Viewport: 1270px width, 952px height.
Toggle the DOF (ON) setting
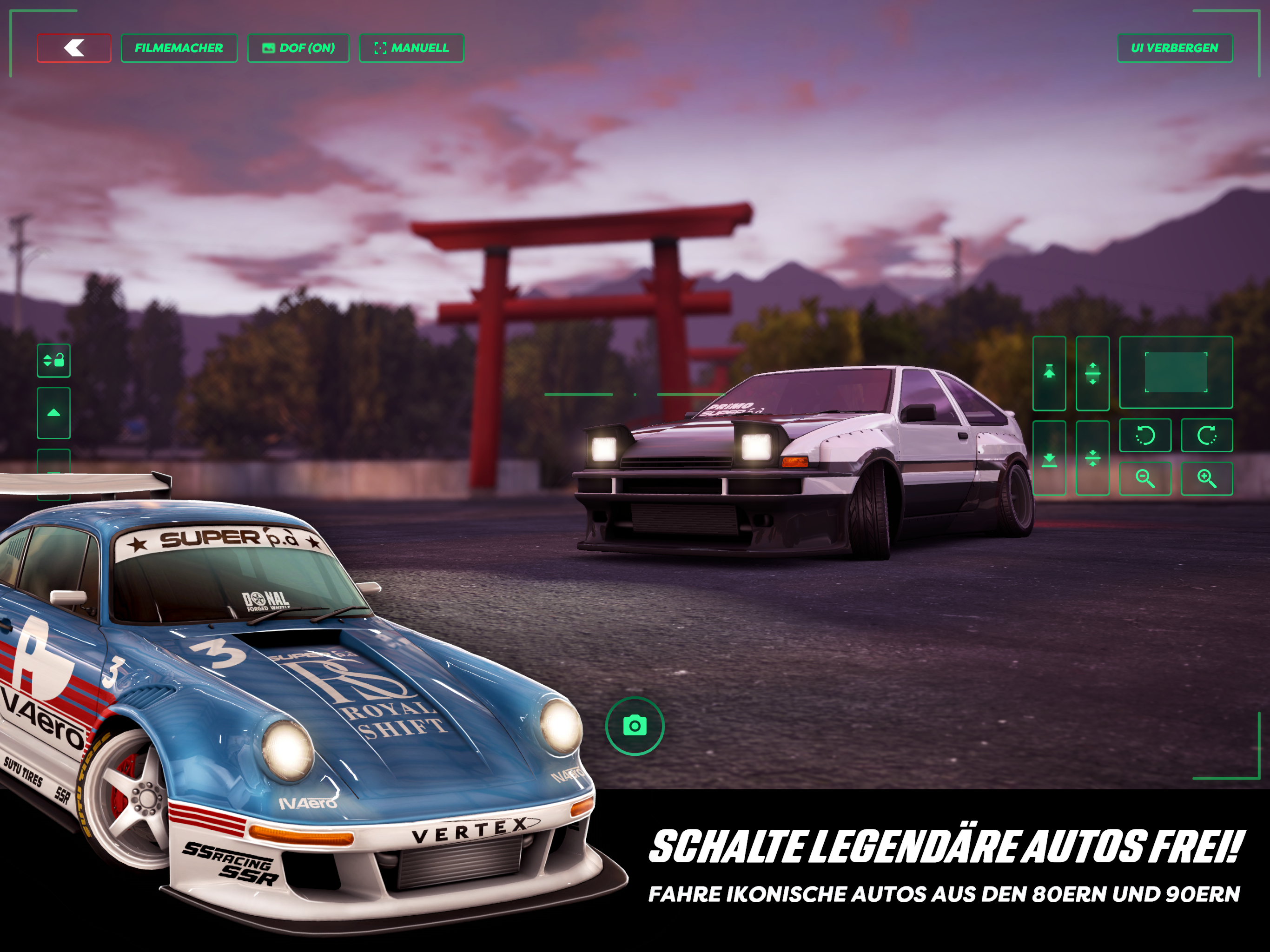click(298, 48)
